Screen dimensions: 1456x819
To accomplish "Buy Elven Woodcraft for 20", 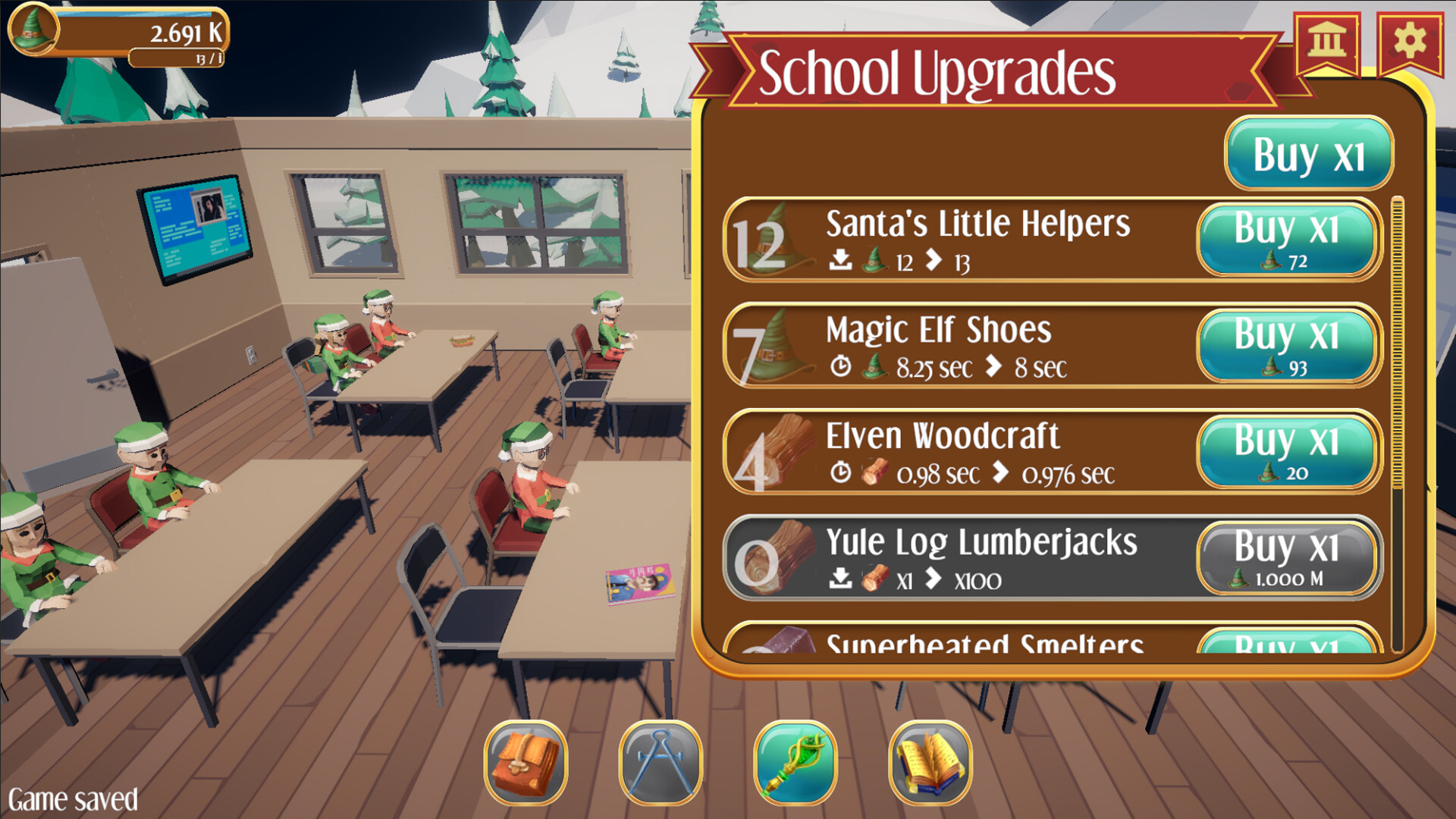I will (x=1287, y=451).
